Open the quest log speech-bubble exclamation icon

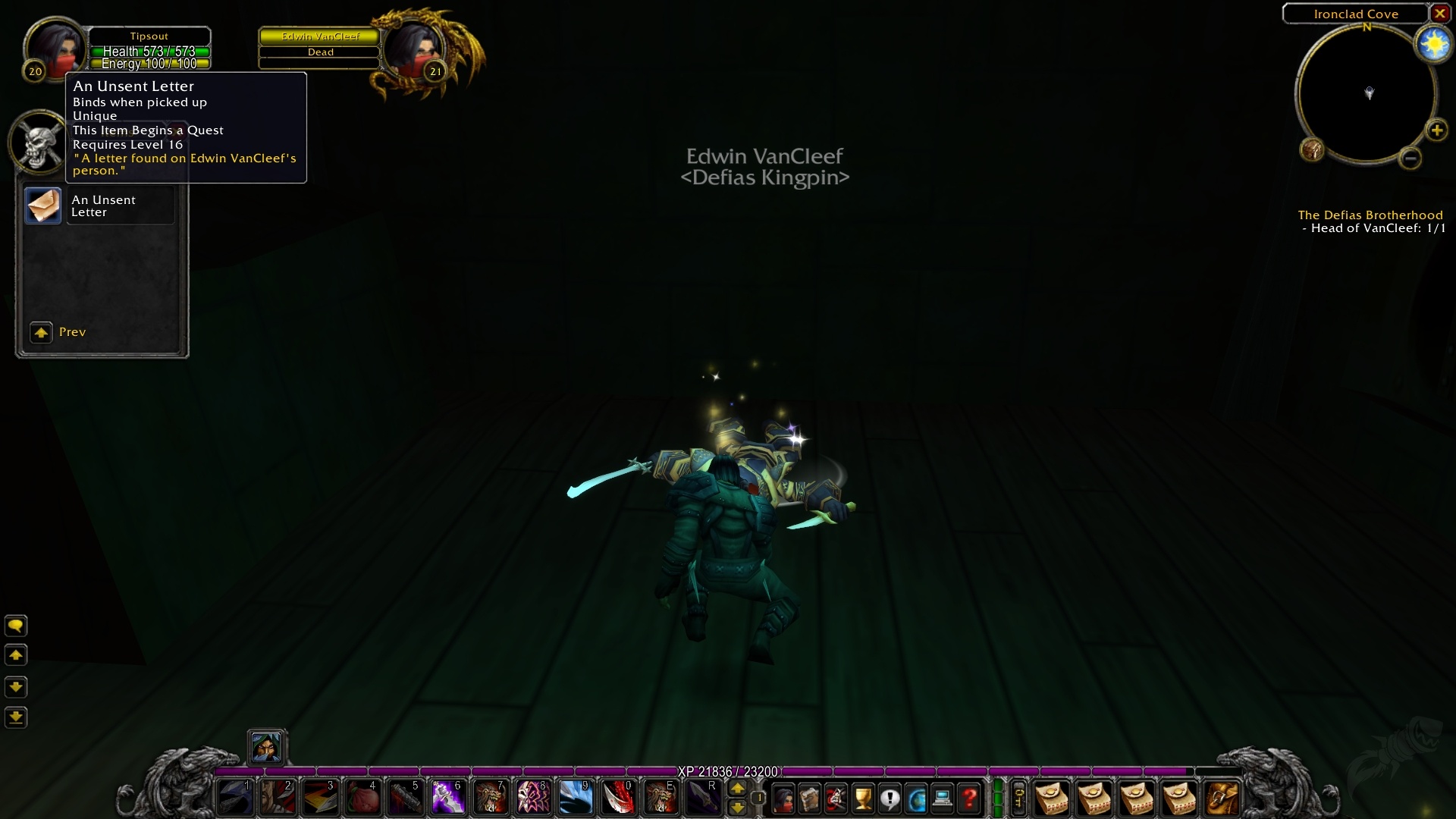[890, 799]
